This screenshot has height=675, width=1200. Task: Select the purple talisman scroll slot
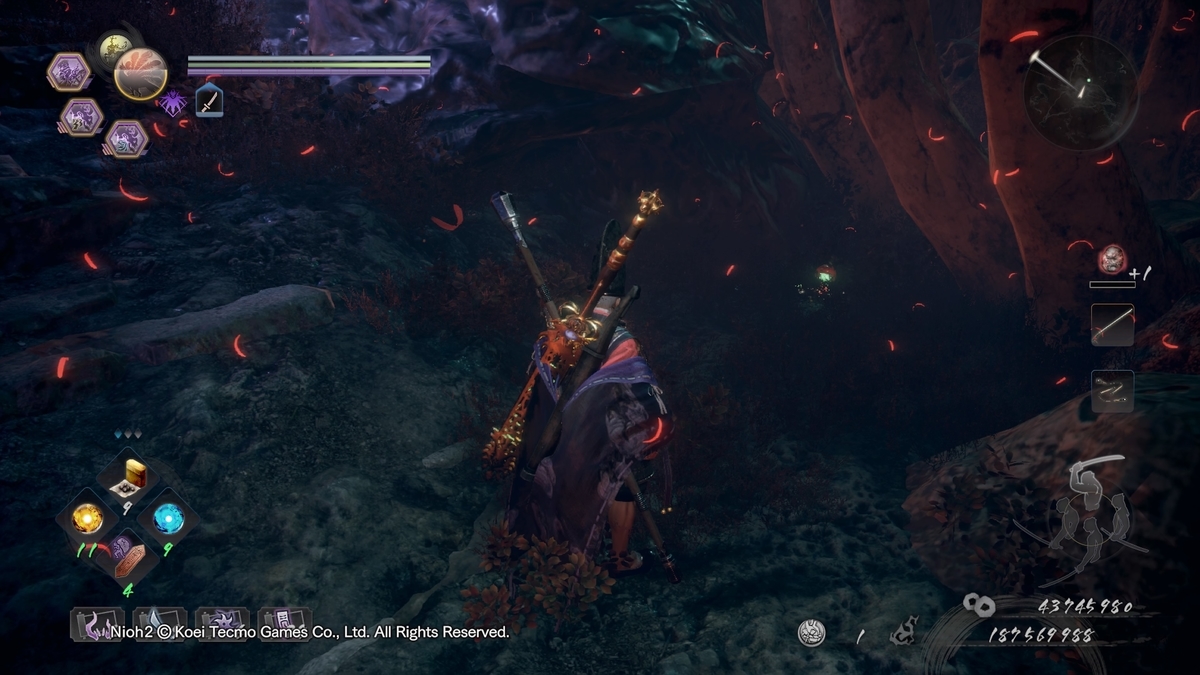click(x=284, y=625)
